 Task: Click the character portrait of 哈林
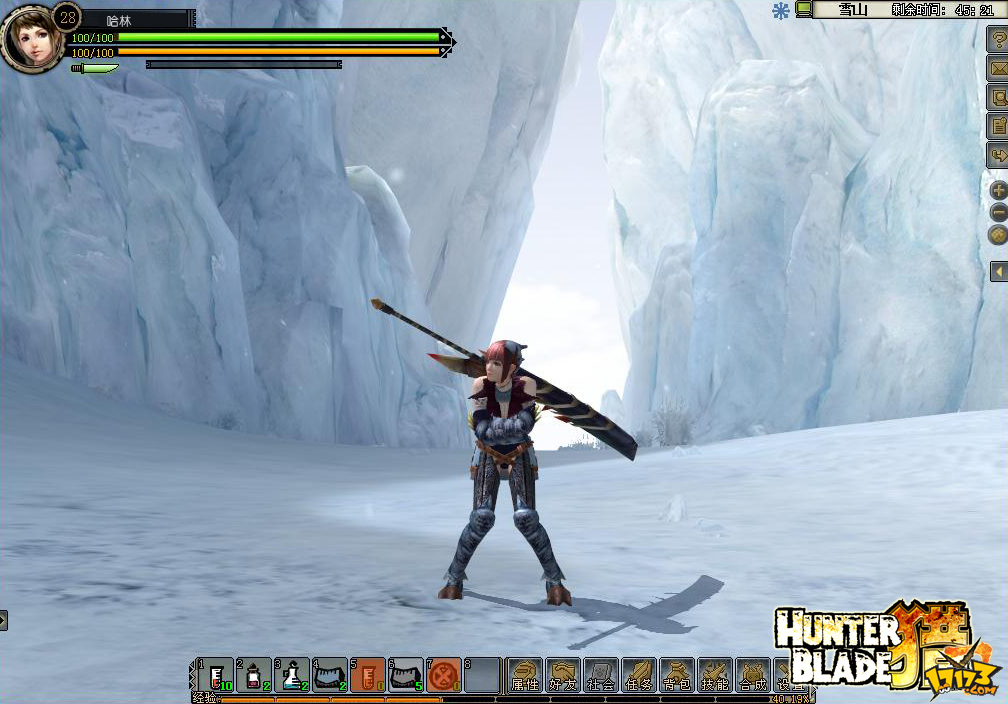tap(30, 40)
